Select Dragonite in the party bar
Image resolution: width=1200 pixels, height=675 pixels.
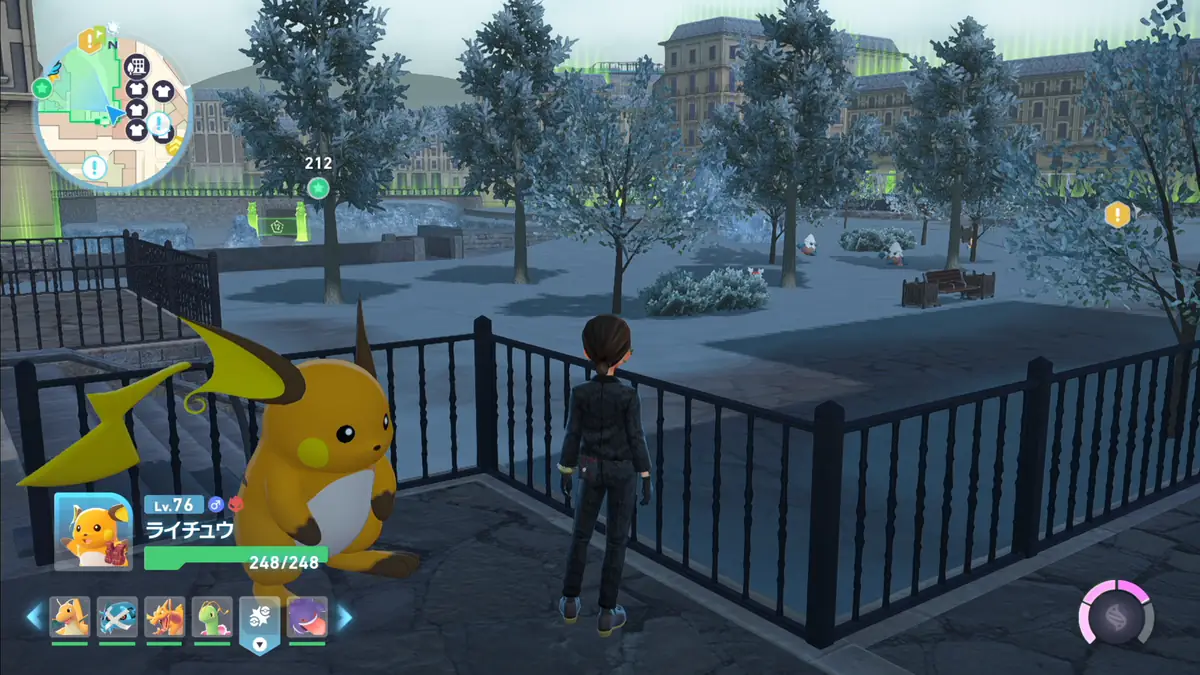point(70,617)
